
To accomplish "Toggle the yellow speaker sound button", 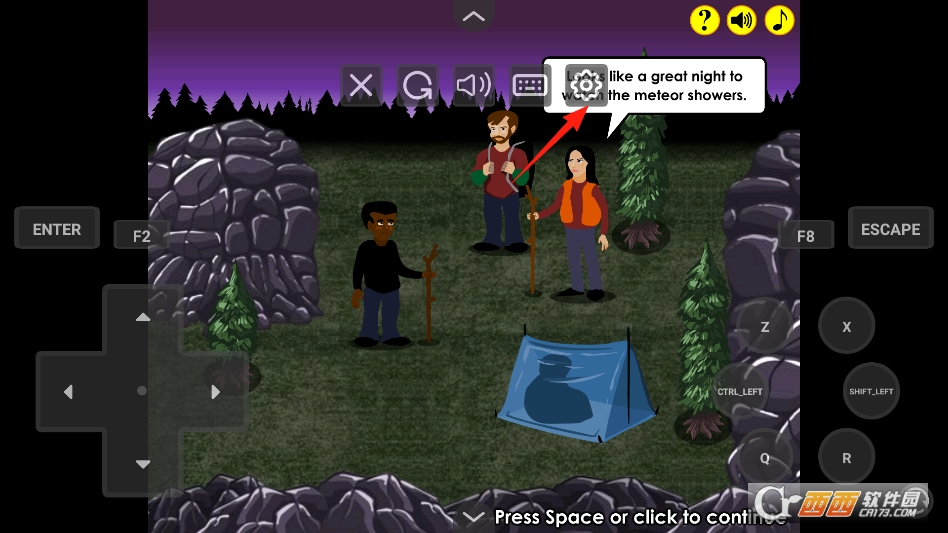I will (x=741, y=20).
